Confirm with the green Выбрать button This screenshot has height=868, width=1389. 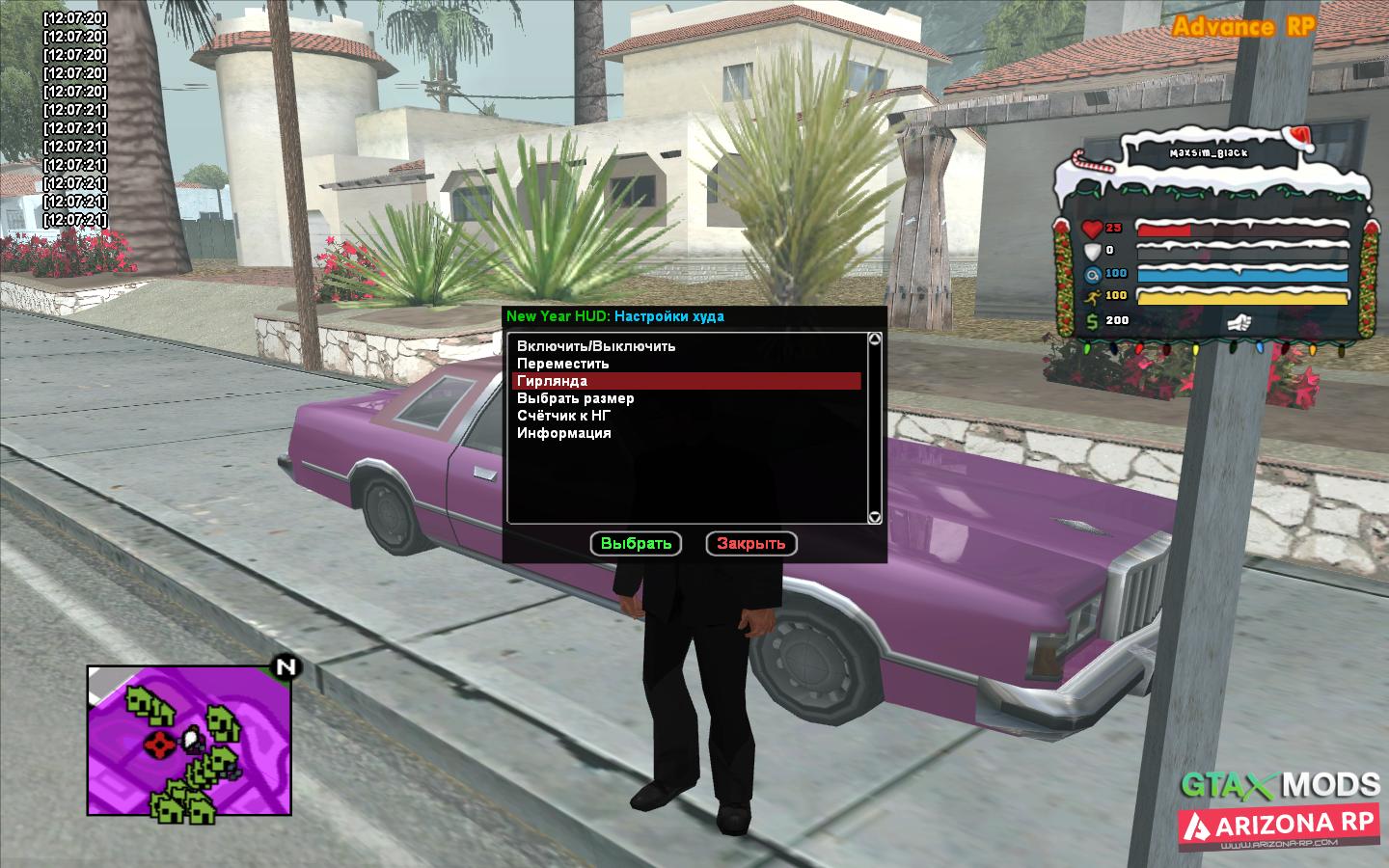point(636,544)
